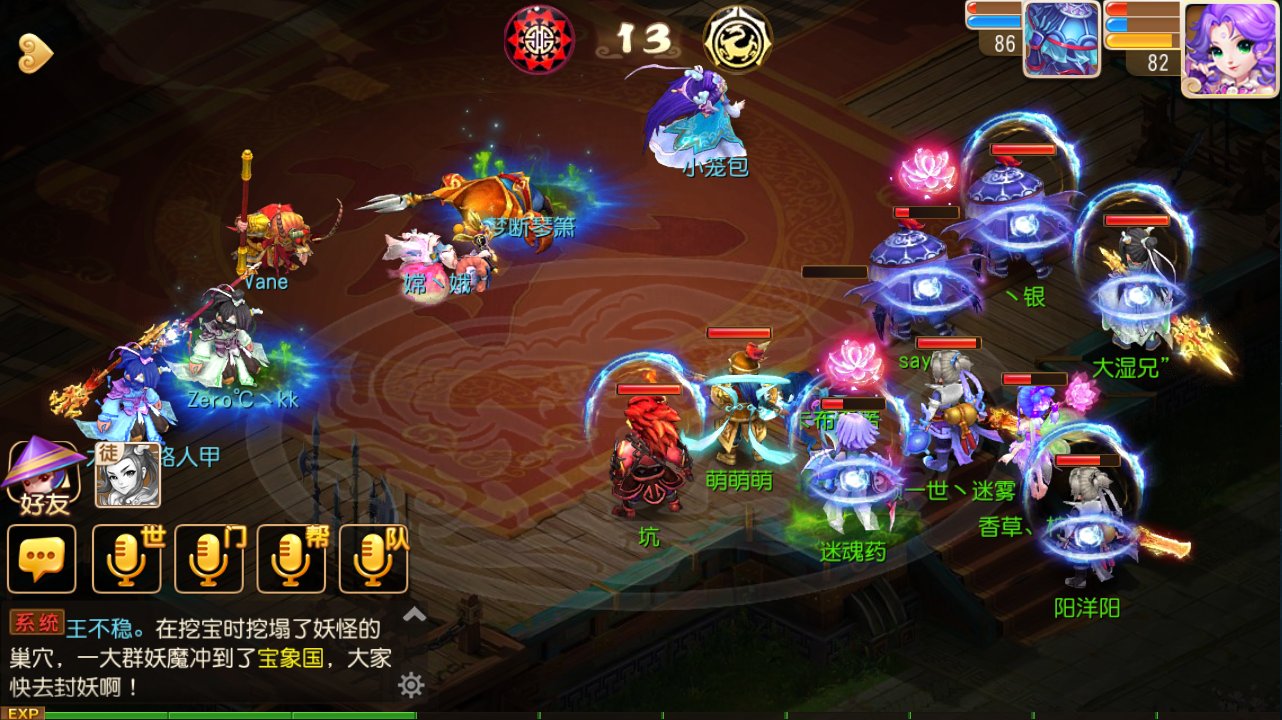Expand the chat log with the up arrow

[414, 615]
